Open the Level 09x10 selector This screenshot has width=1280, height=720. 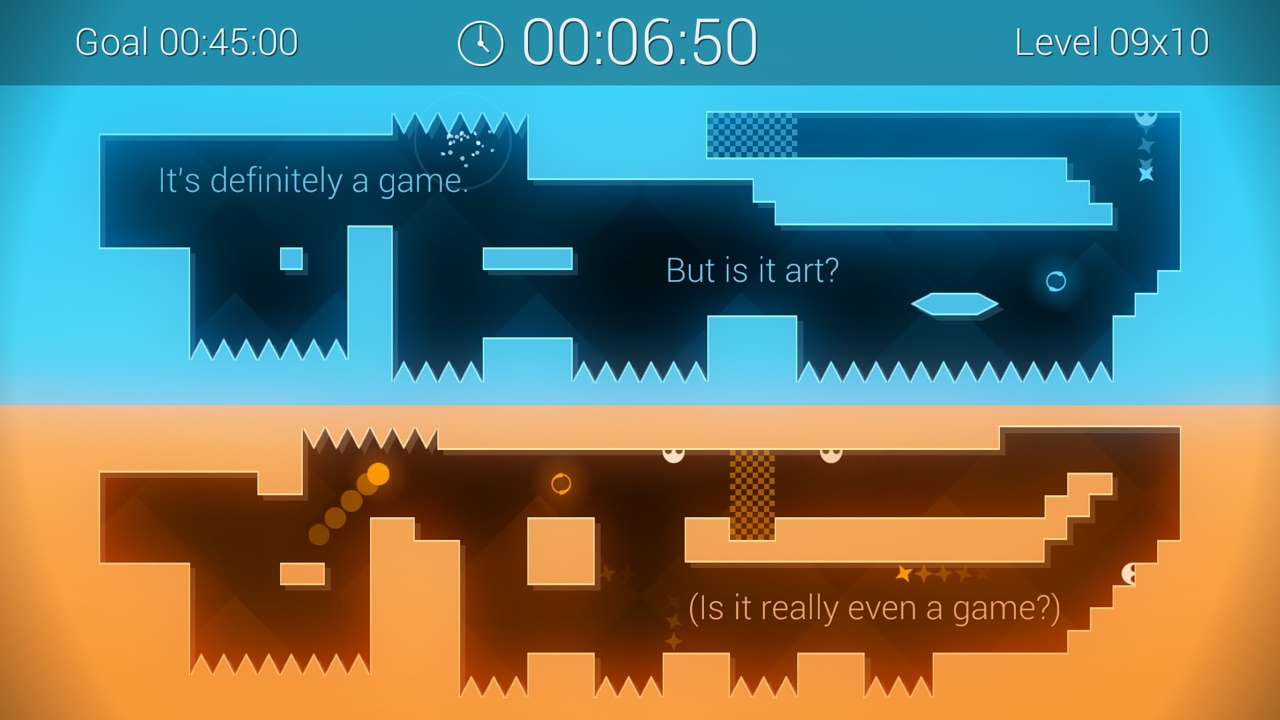click(1110, 42)
